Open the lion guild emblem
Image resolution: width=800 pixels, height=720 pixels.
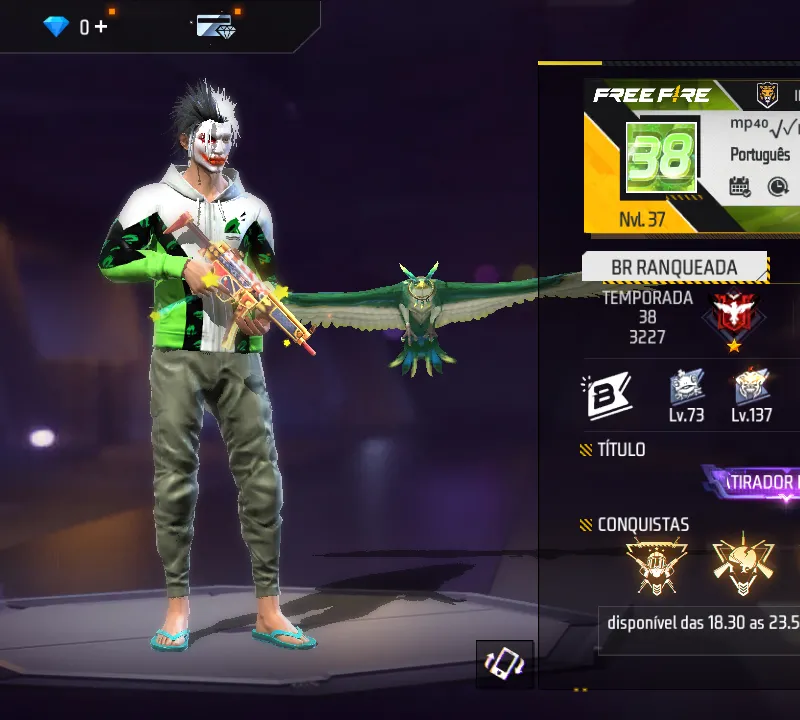(x=767, y=96)
